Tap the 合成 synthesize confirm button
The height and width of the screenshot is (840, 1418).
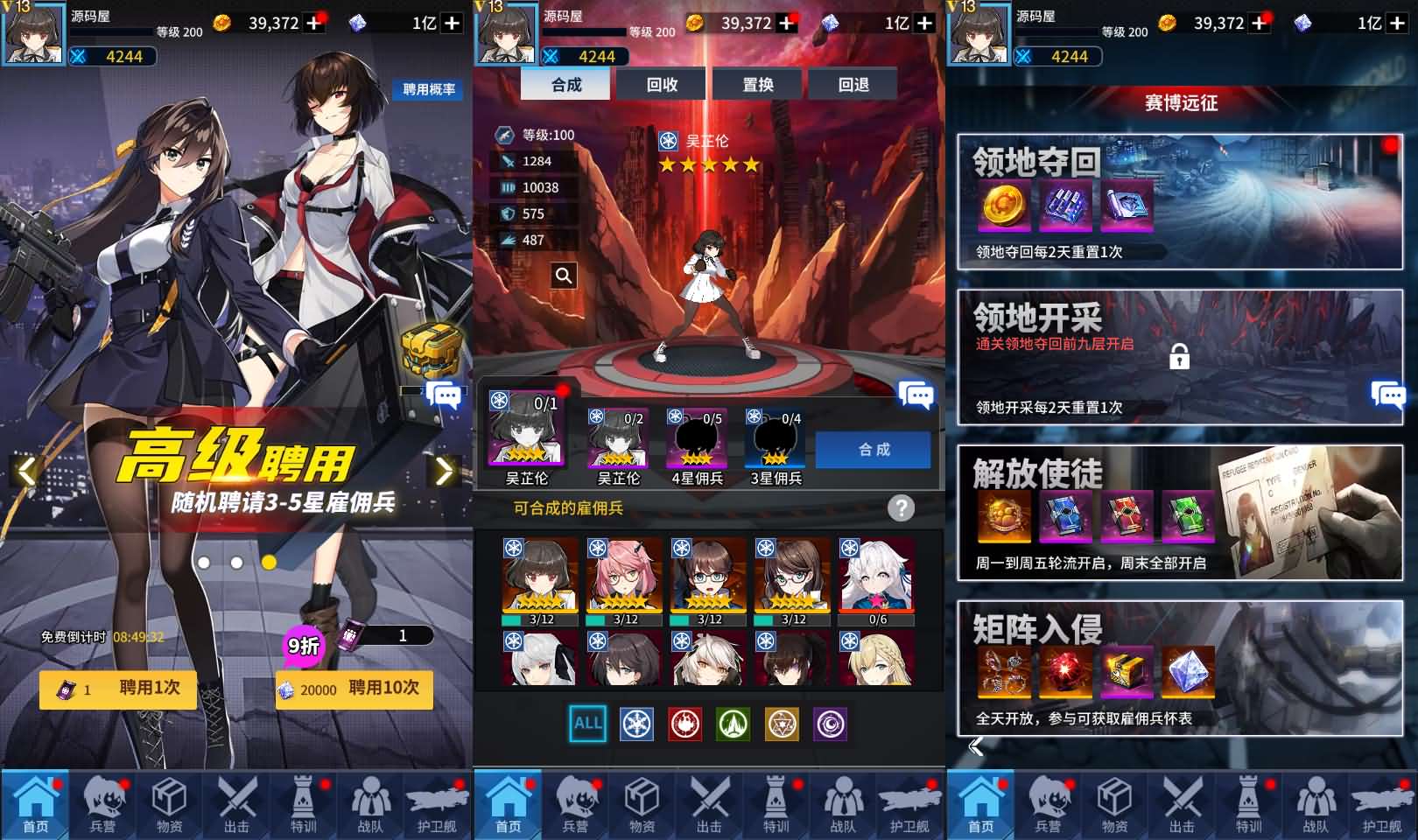pos(873,449)
